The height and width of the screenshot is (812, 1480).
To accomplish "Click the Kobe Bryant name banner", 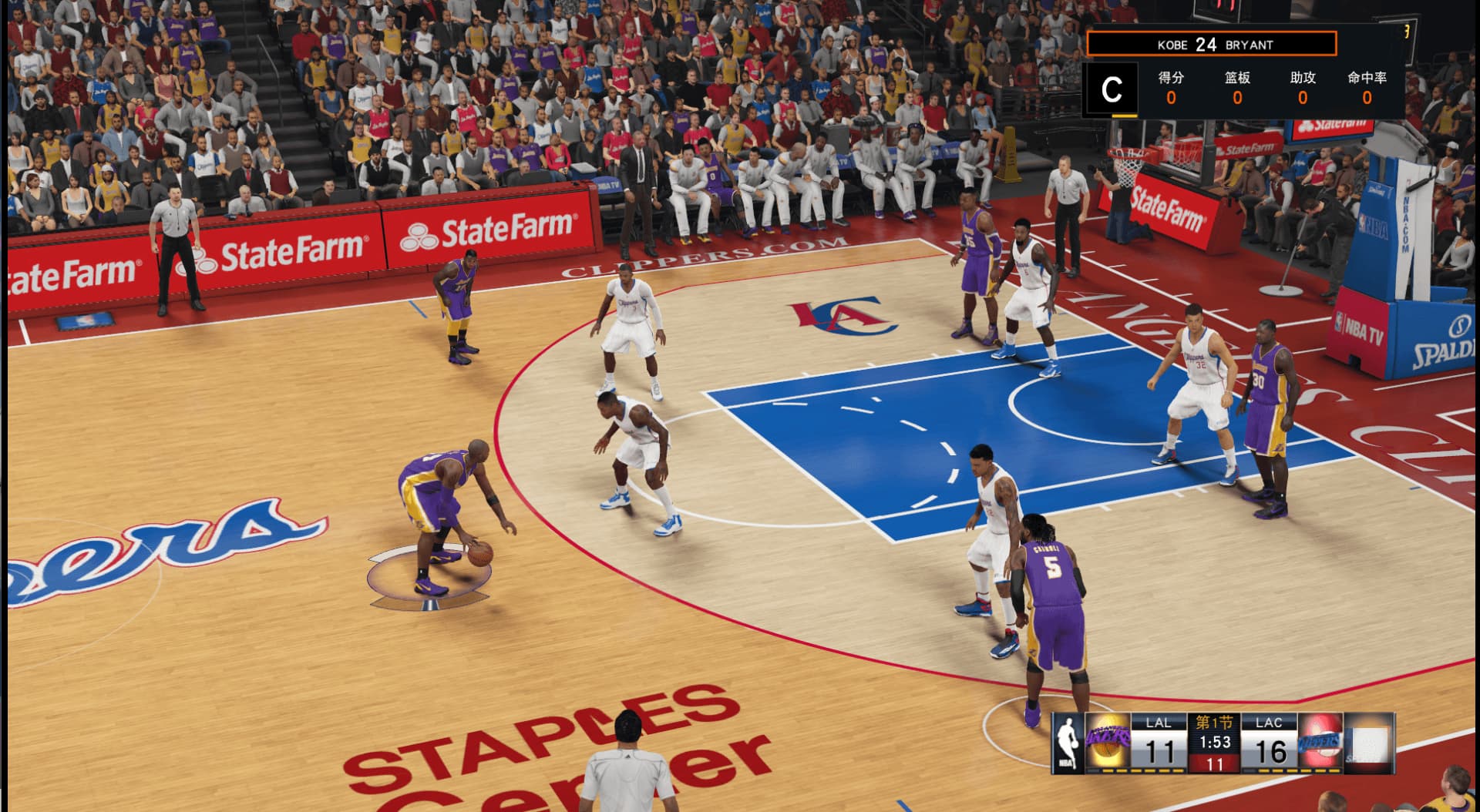I will (x=1211, y=44).
